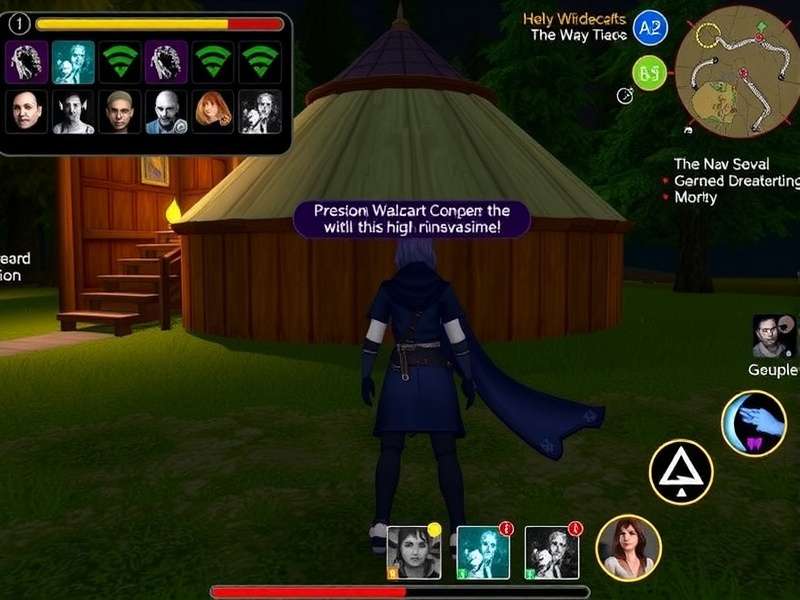Pick the grey portrait card with red badge
The height and width of the screenshot is (600, 800).
pyautogui.click(x=552, y=552)
